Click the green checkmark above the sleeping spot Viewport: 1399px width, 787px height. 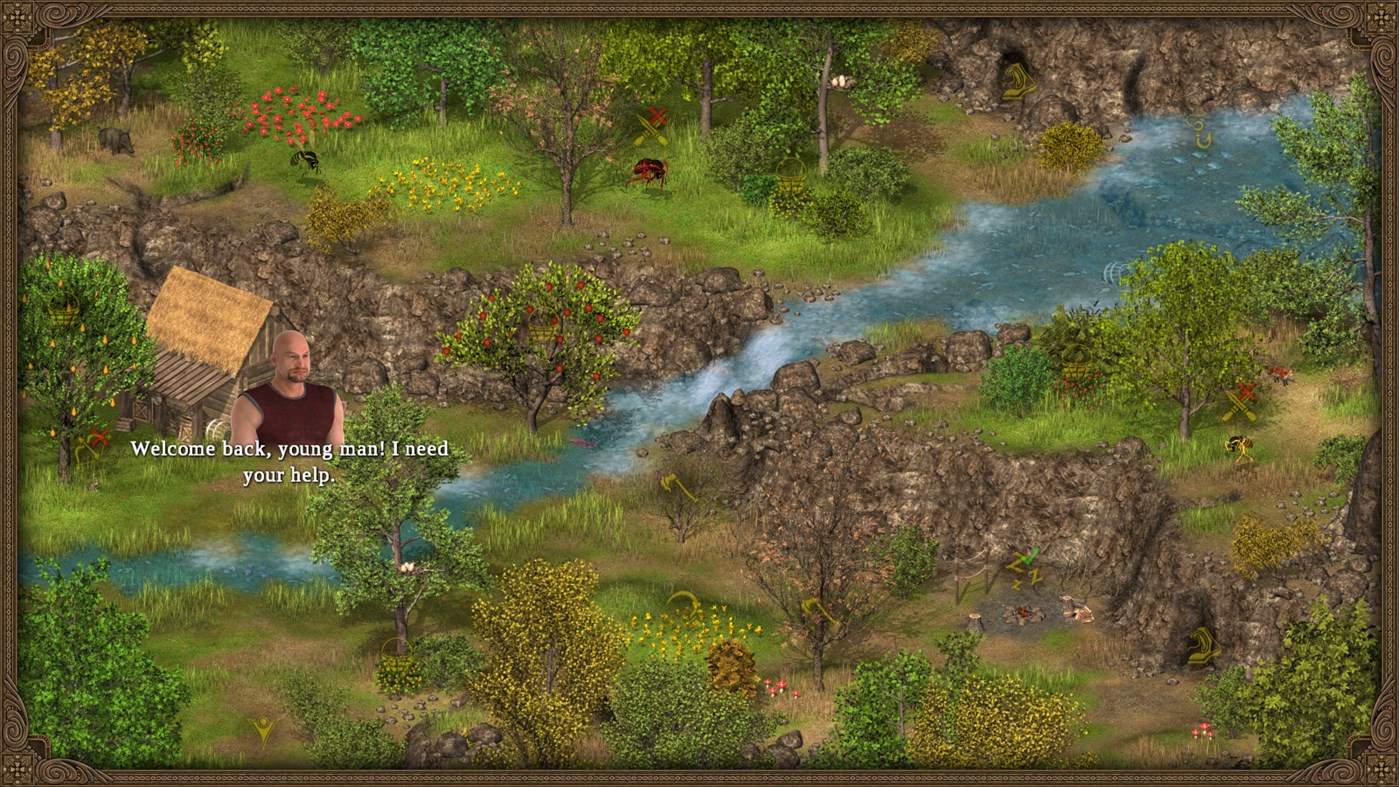click(x=1029, y=556)
